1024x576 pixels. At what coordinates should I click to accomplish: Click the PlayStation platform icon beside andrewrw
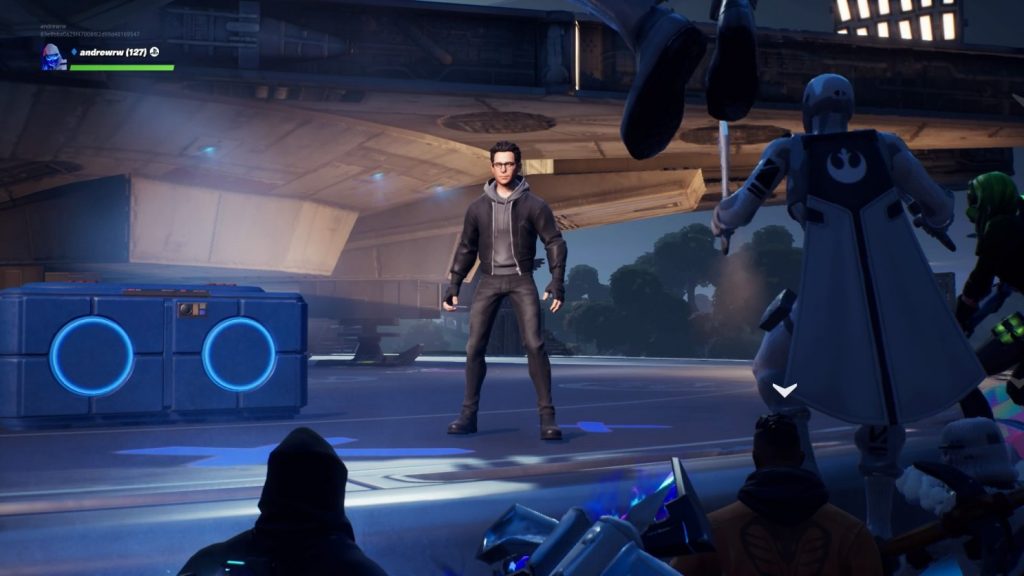(155, 52)
